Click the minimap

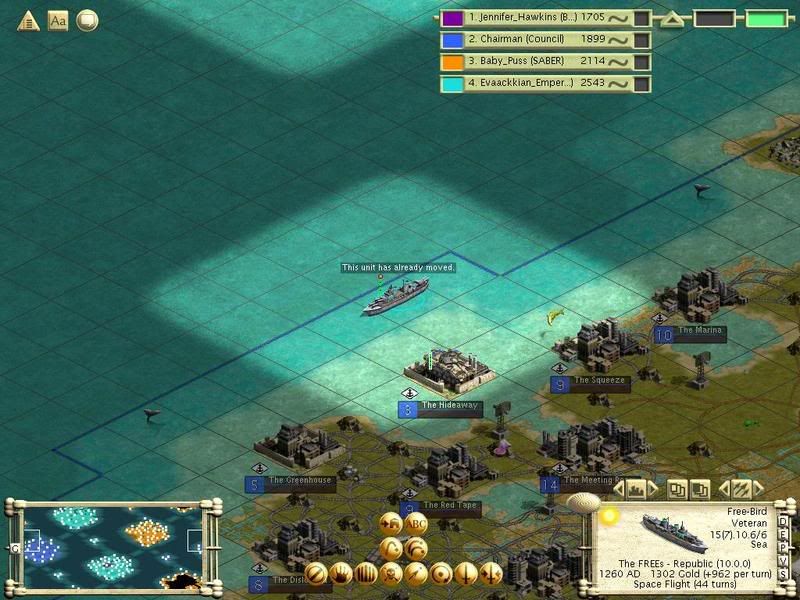(x=105, y=544)
